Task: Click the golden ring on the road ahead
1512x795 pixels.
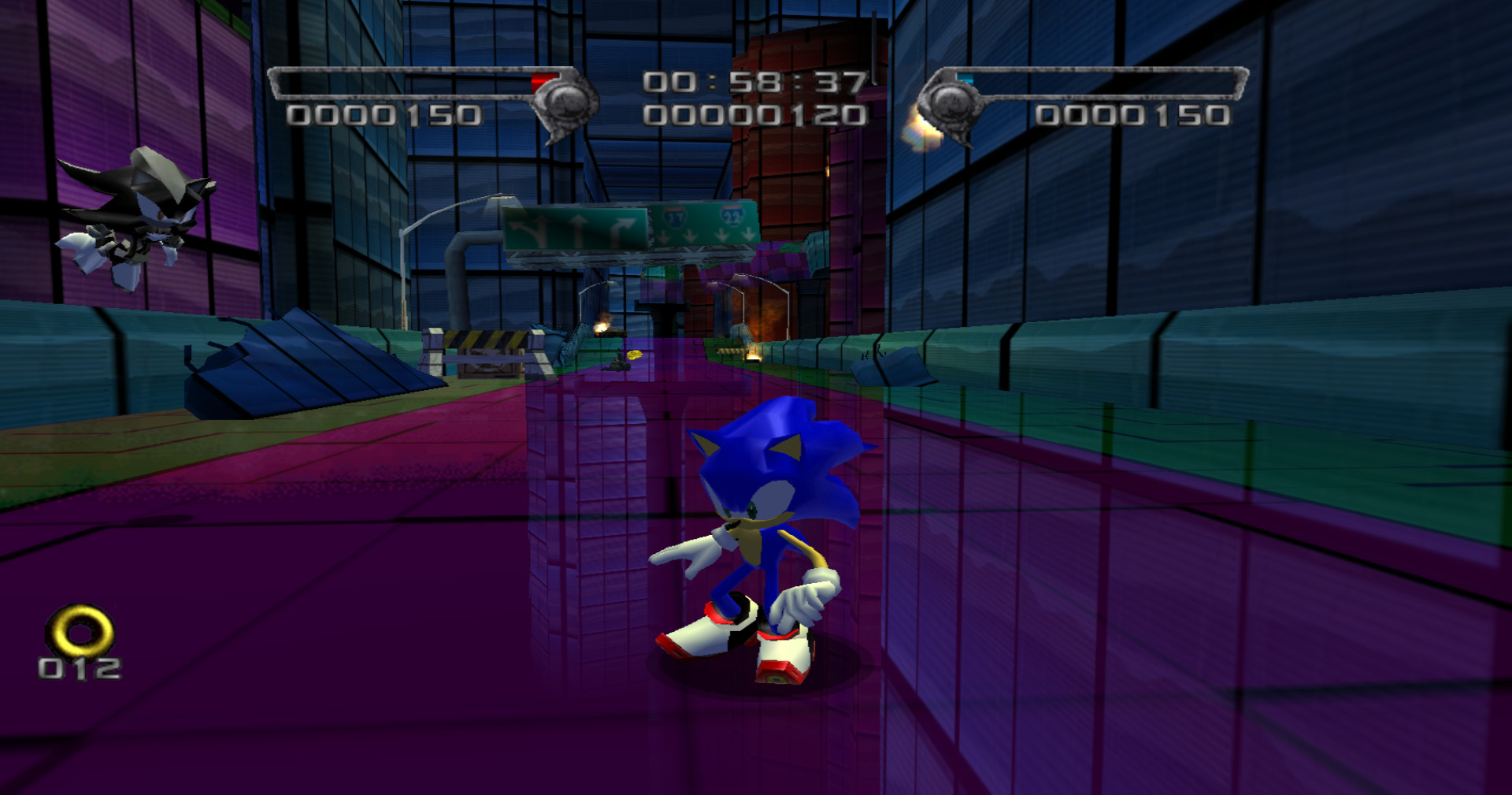Action: 634,355
